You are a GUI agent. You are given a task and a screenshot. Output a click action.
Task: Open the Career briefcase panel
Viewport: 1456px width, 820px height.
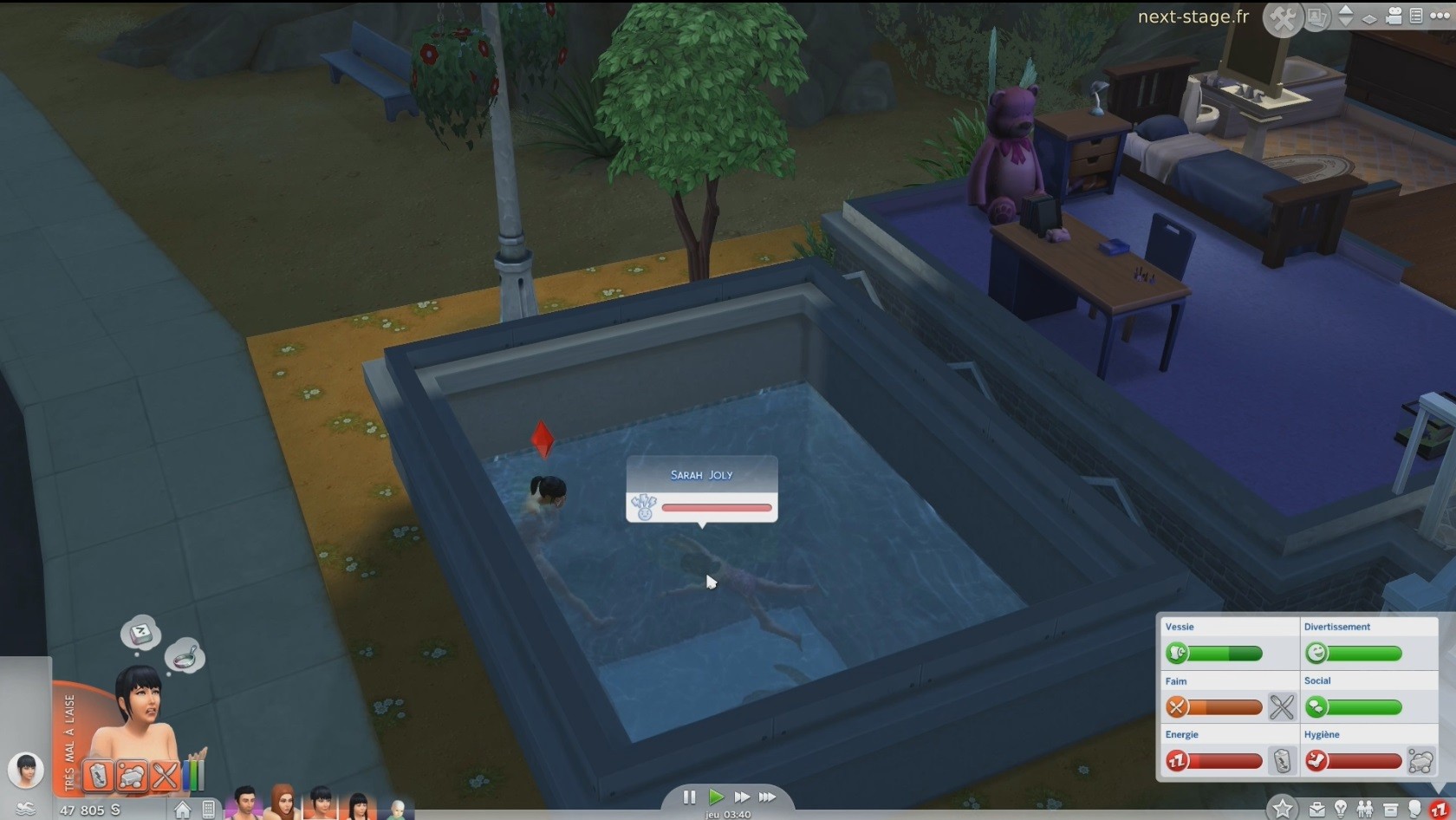click(1317, 810)
